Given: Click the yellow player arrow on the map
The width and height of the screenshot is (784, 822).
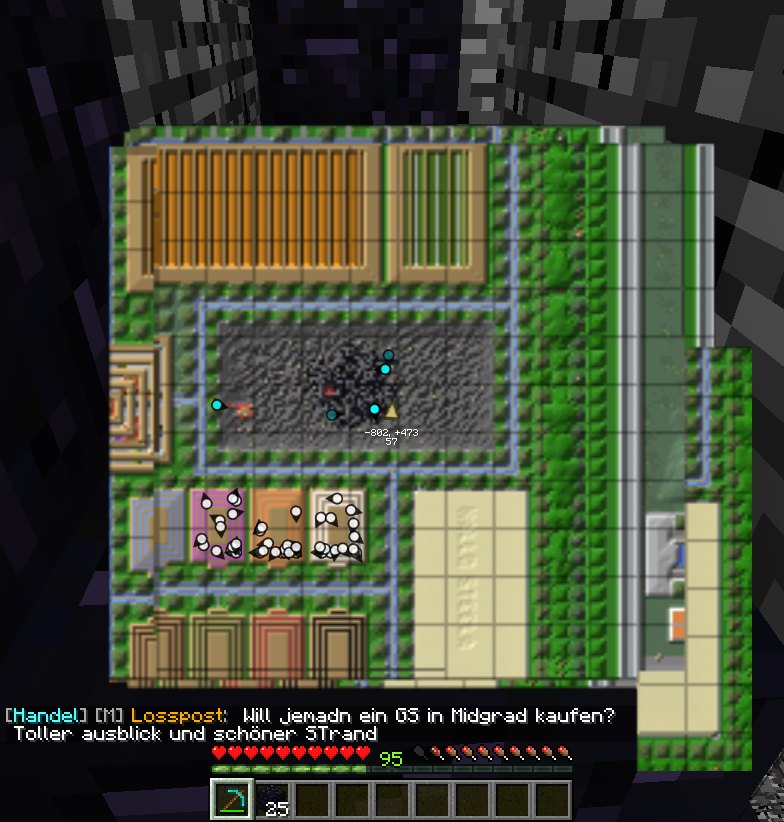Looking at the screenshot, I should coord(392,411).
